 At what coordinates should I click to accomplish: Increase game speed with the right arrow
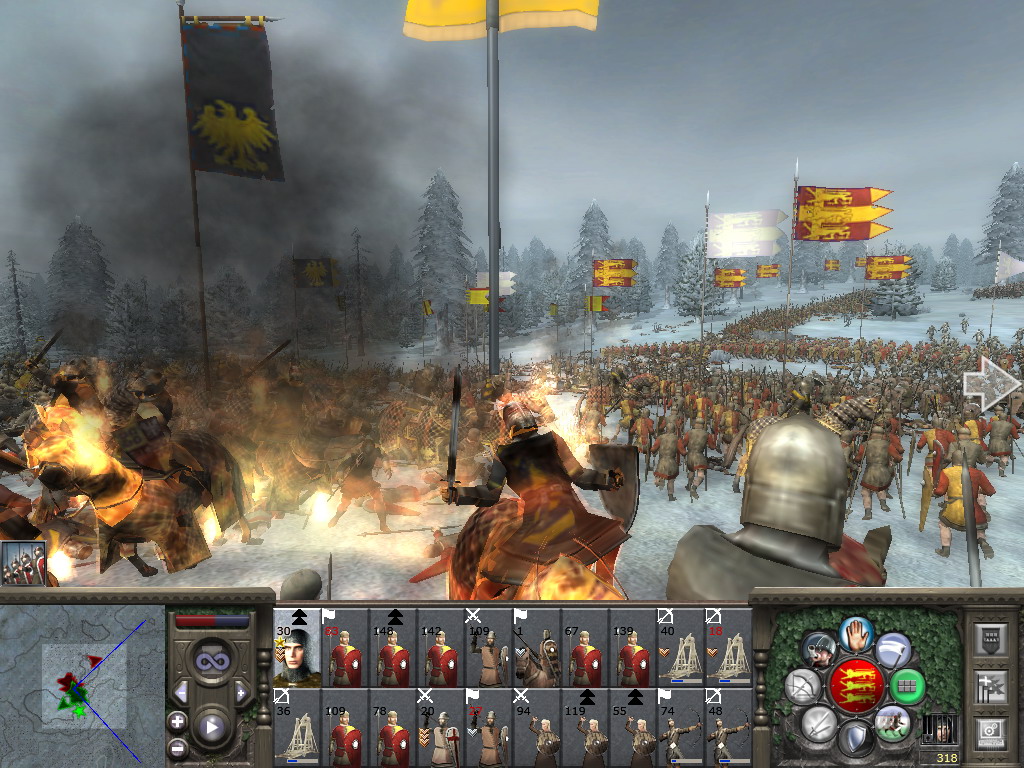click(x=241, y=692)
